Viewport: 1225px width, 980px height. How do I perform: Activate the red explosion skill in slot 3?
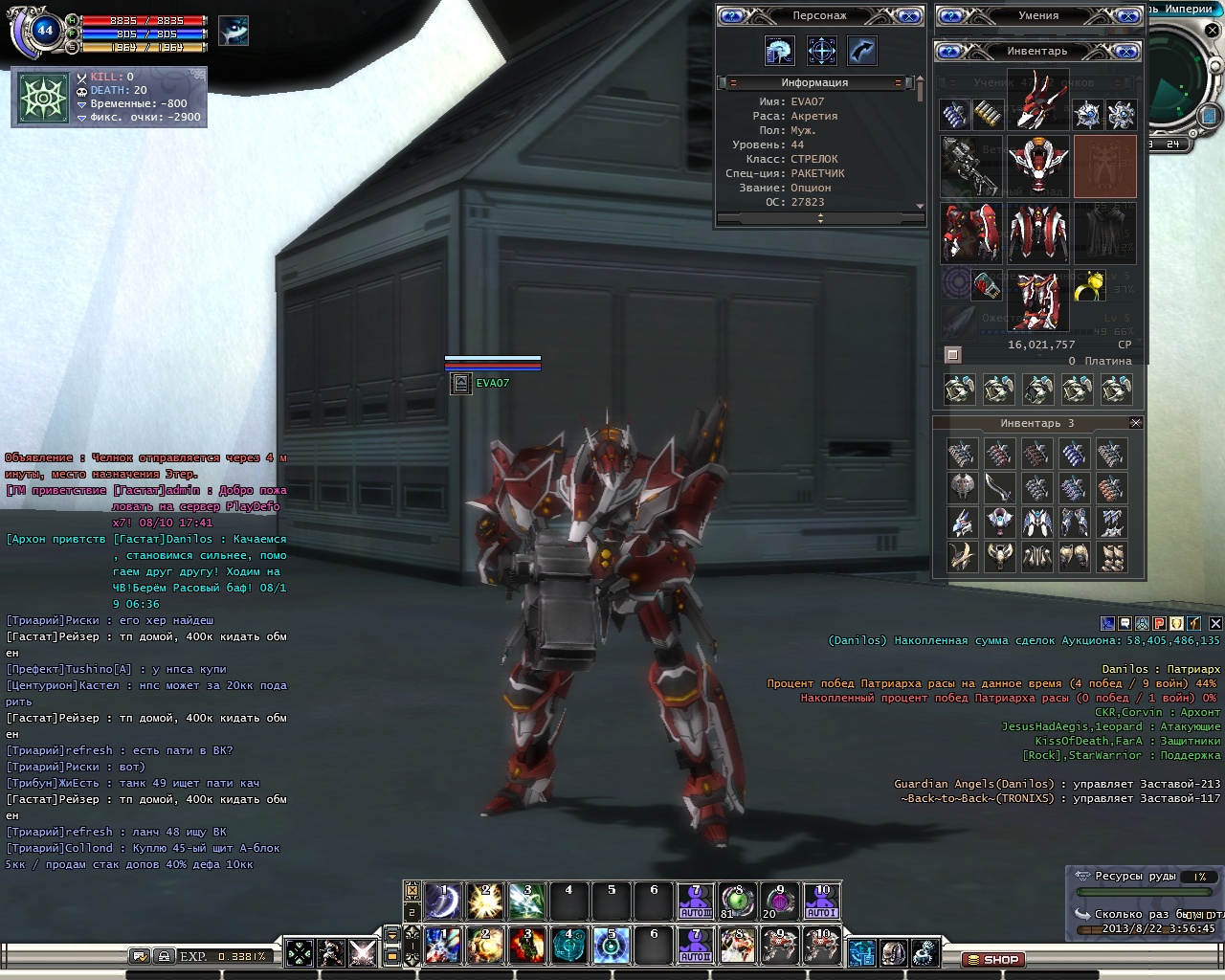(x=526, y=947)
